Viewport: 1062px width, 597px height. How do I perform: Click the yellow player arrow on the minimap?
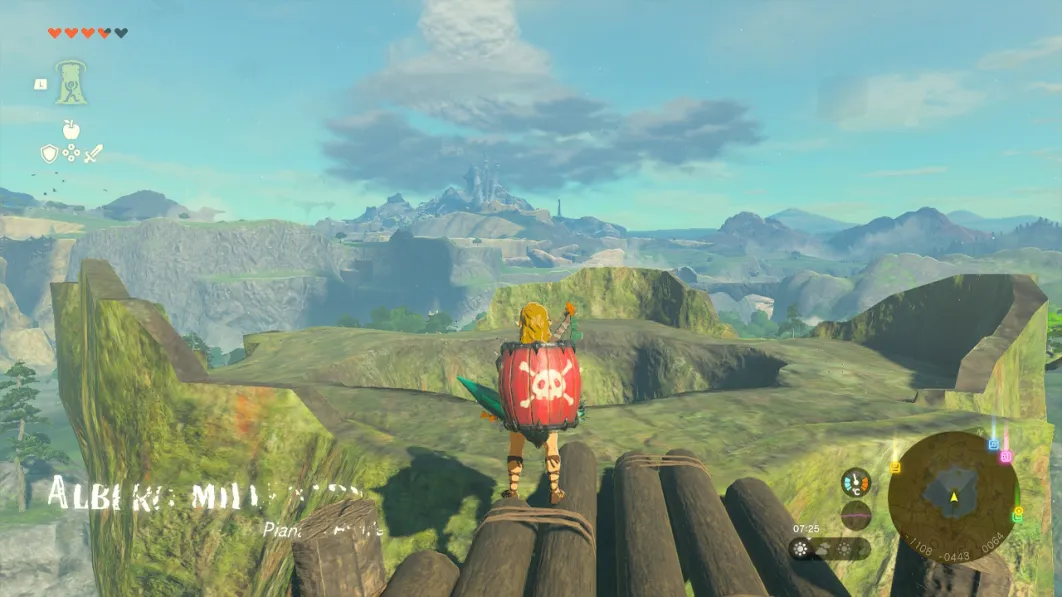tap(953, 496)
